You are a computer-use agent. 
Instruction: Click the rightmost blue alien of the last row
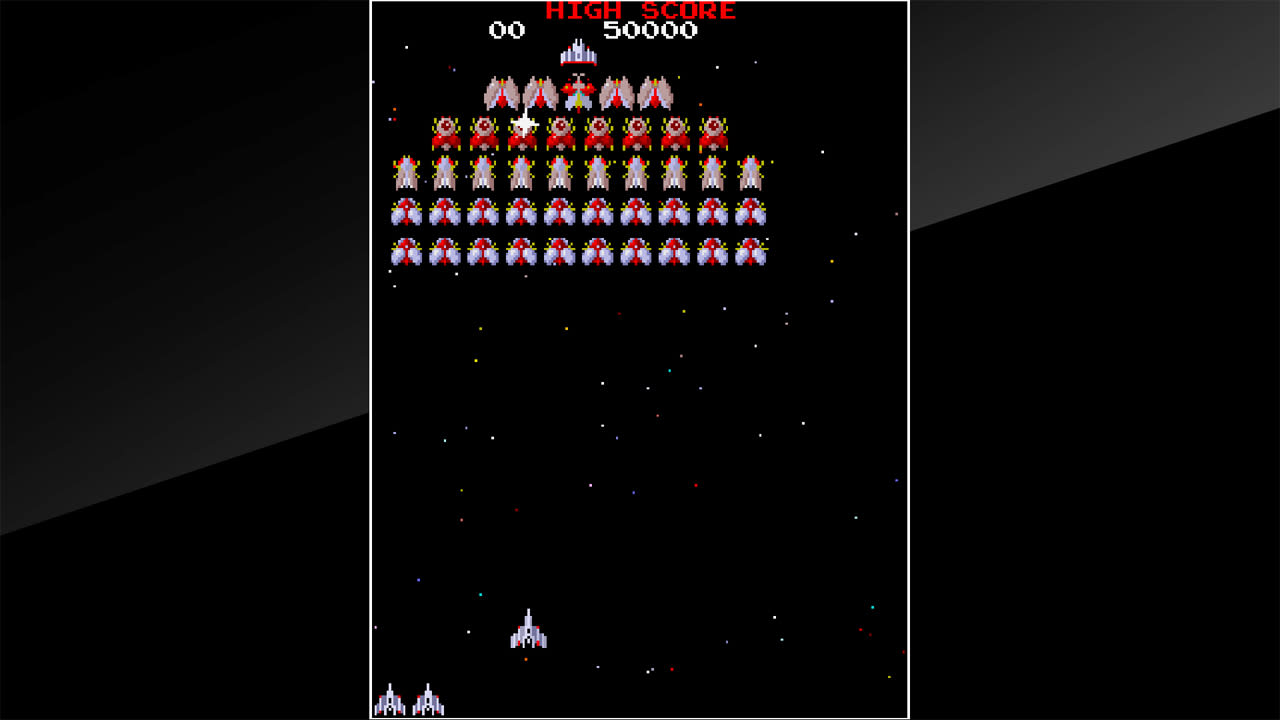click(x=751, y=252)
